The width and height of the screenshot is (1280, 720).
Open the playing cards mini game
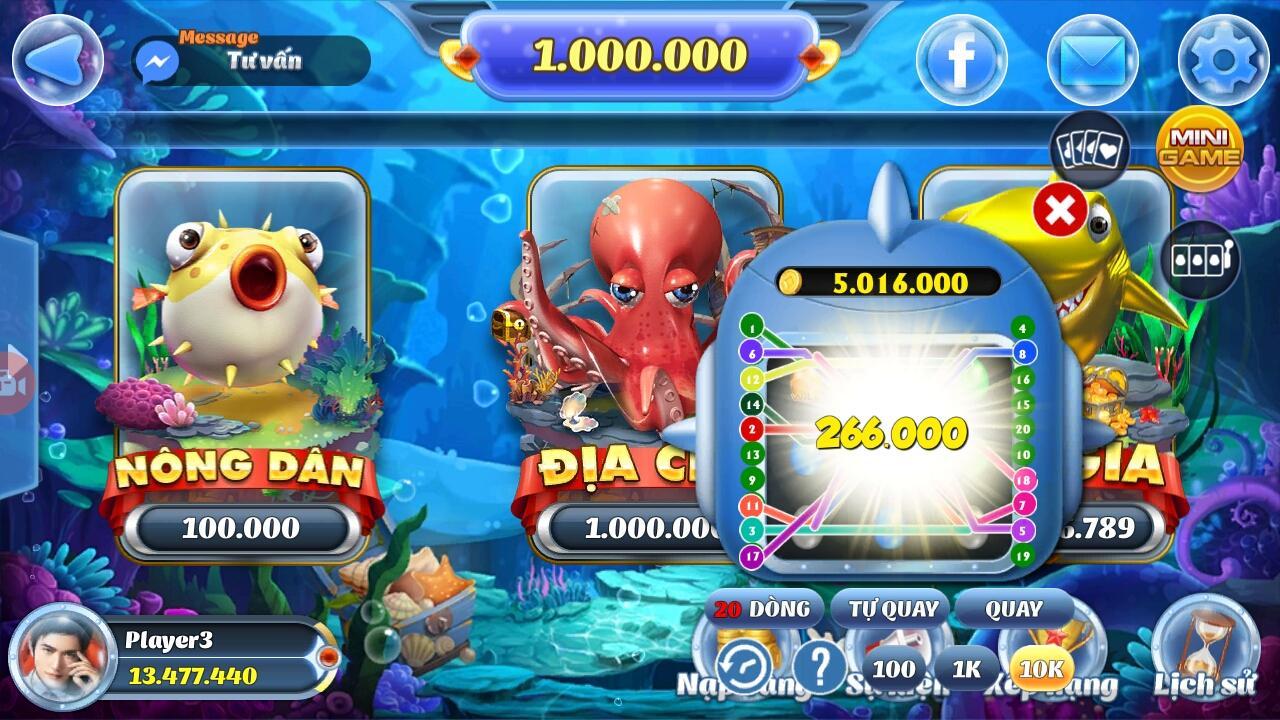[1089, 152]
